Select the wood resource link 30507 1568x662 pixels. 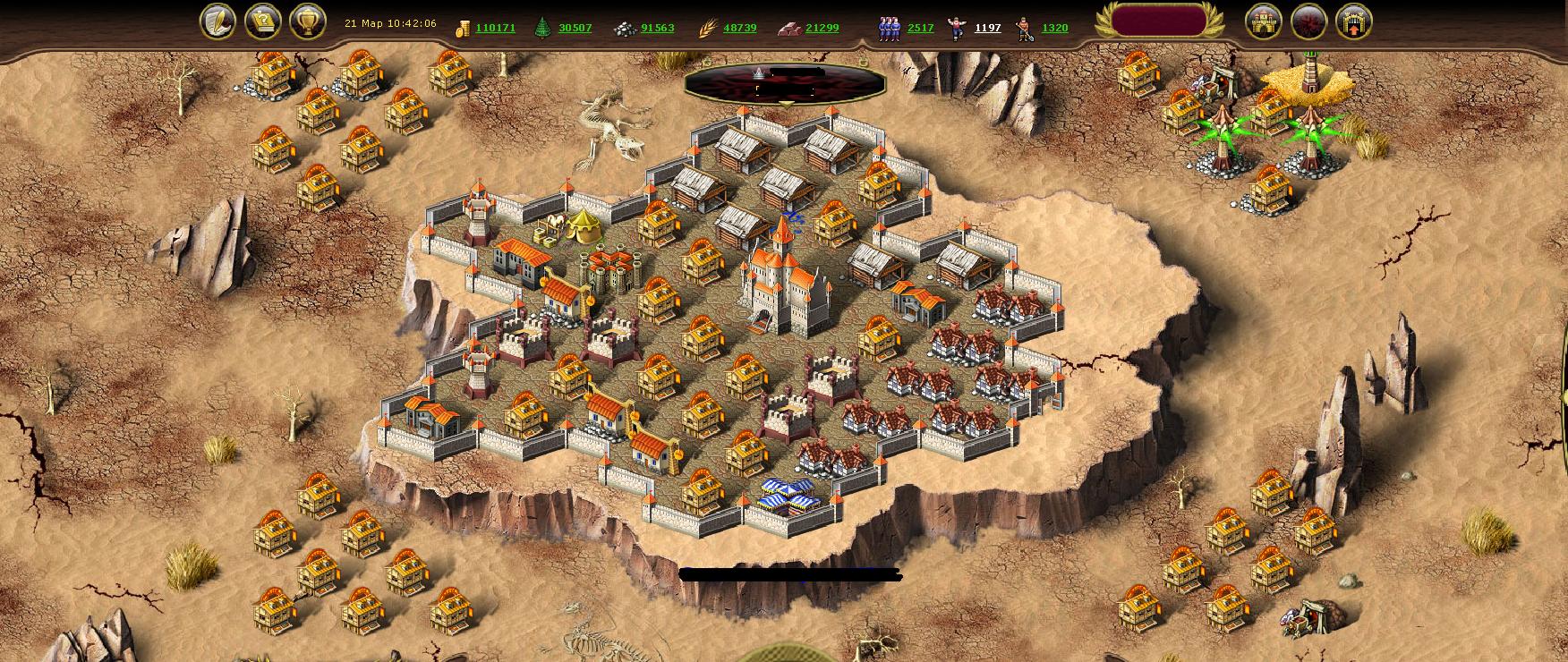click(575, 28)
